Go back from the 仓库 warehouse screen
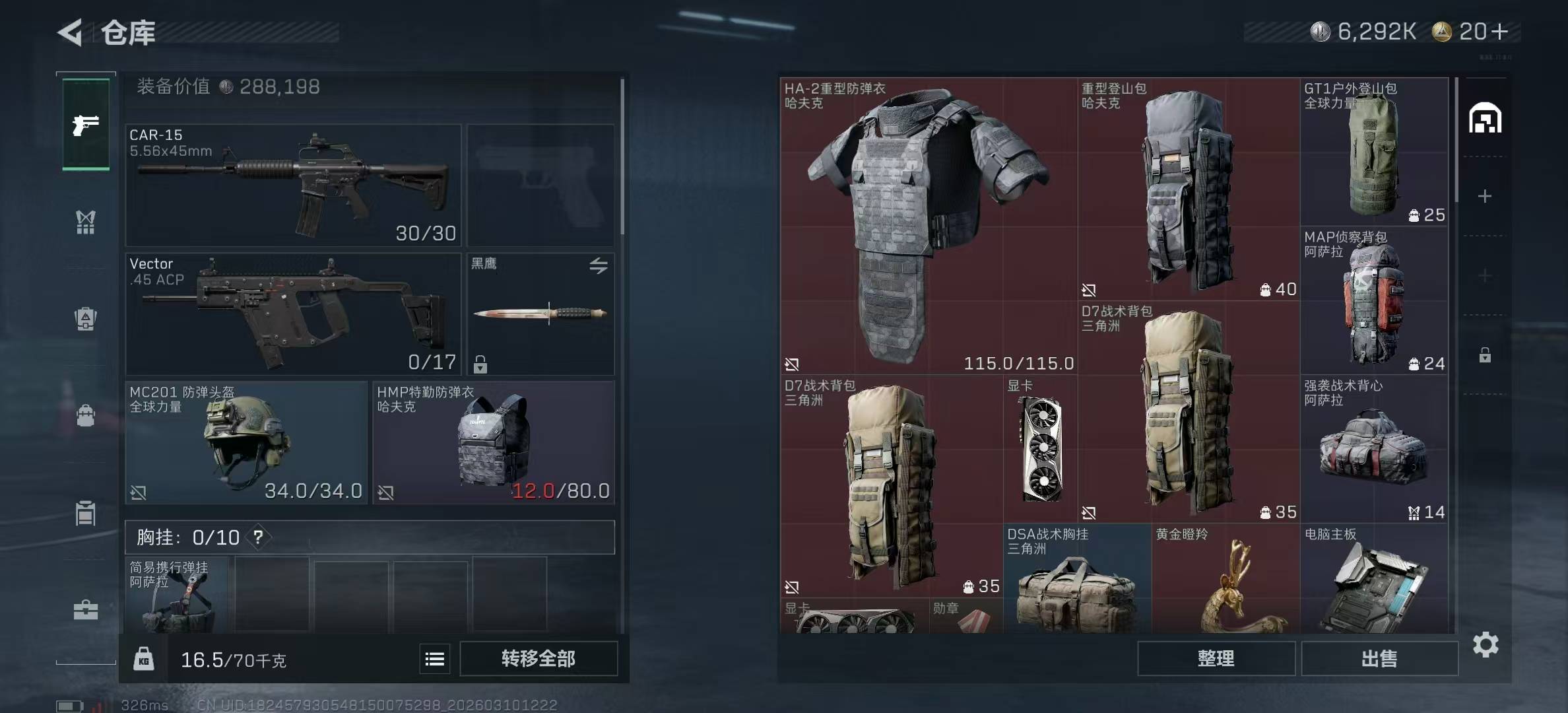This screenshot has width=1568, height=713. [71, 32]
